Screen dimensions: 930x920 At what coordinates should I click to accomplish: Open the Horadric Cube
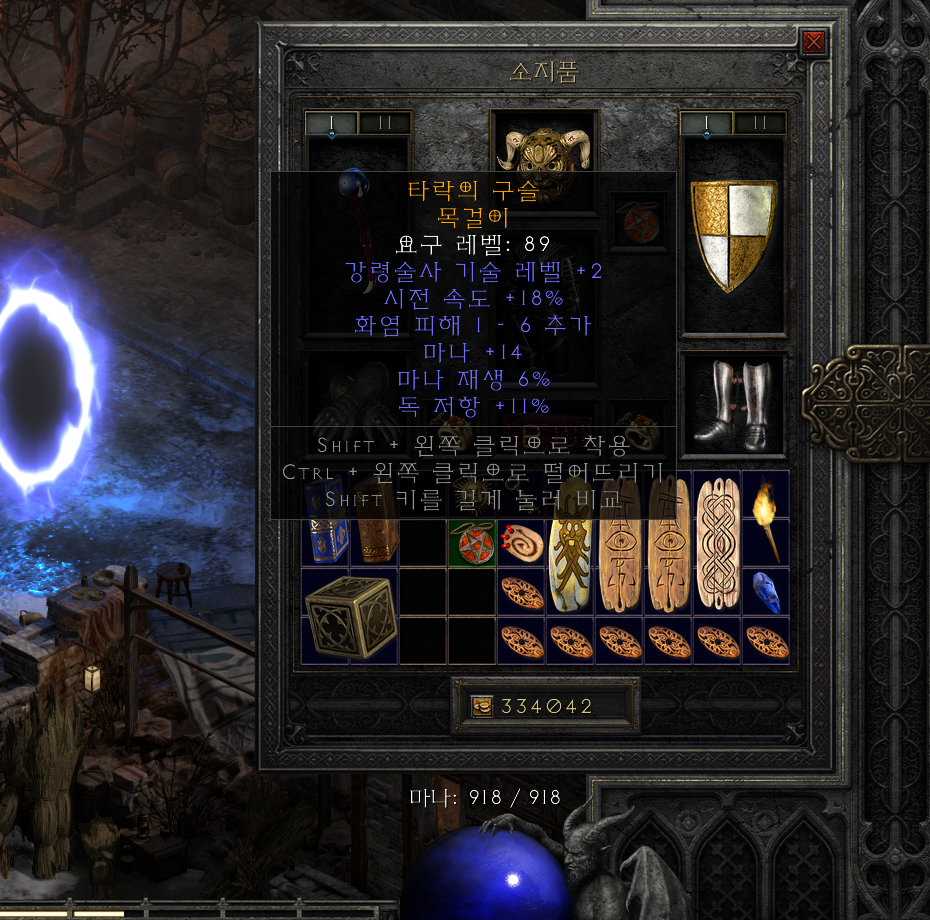pyautogui.click(x=350, y=616)
